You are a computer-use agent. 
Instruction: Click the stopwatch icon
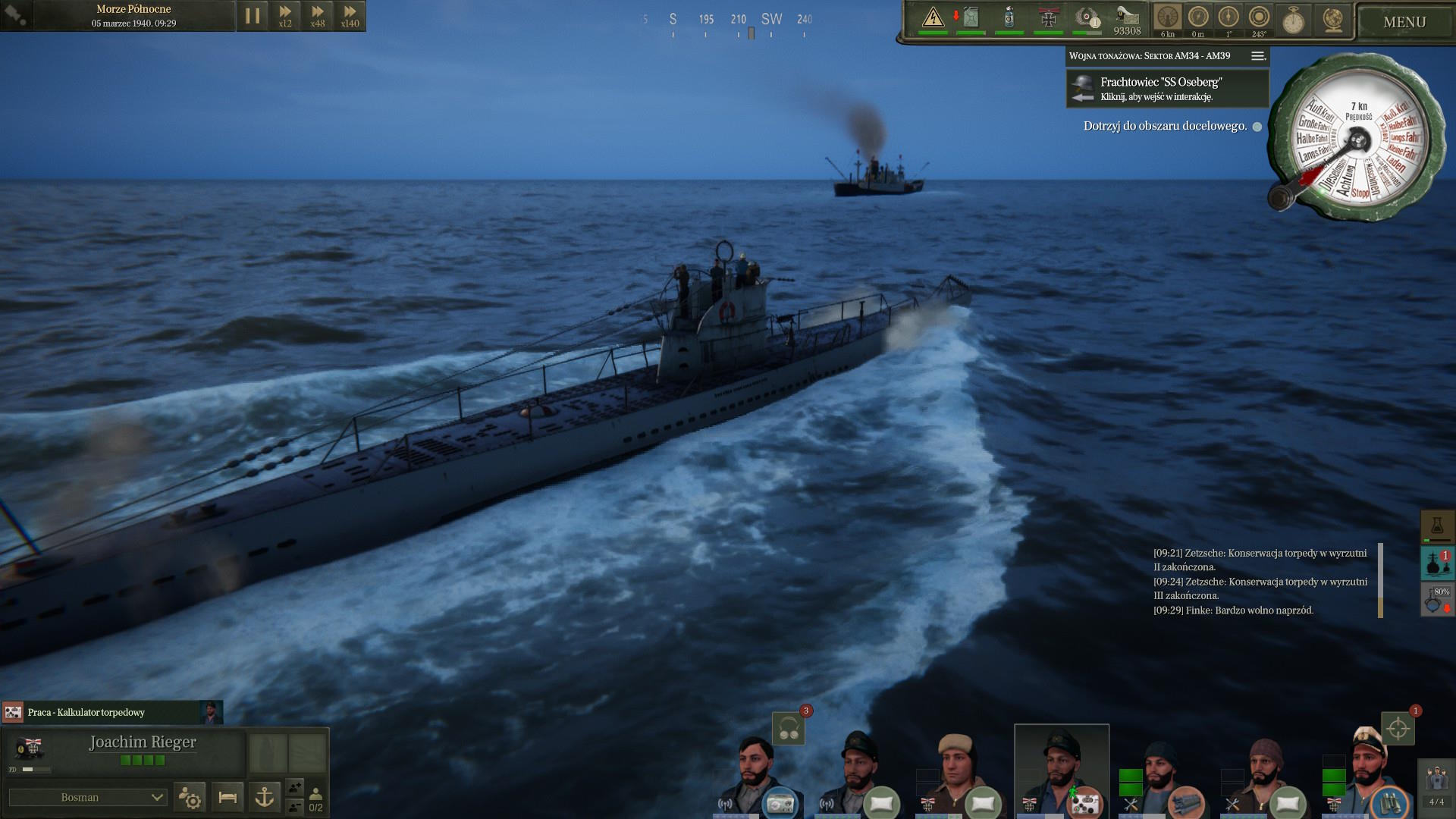pyautogui.click(x=1294, y=20)
